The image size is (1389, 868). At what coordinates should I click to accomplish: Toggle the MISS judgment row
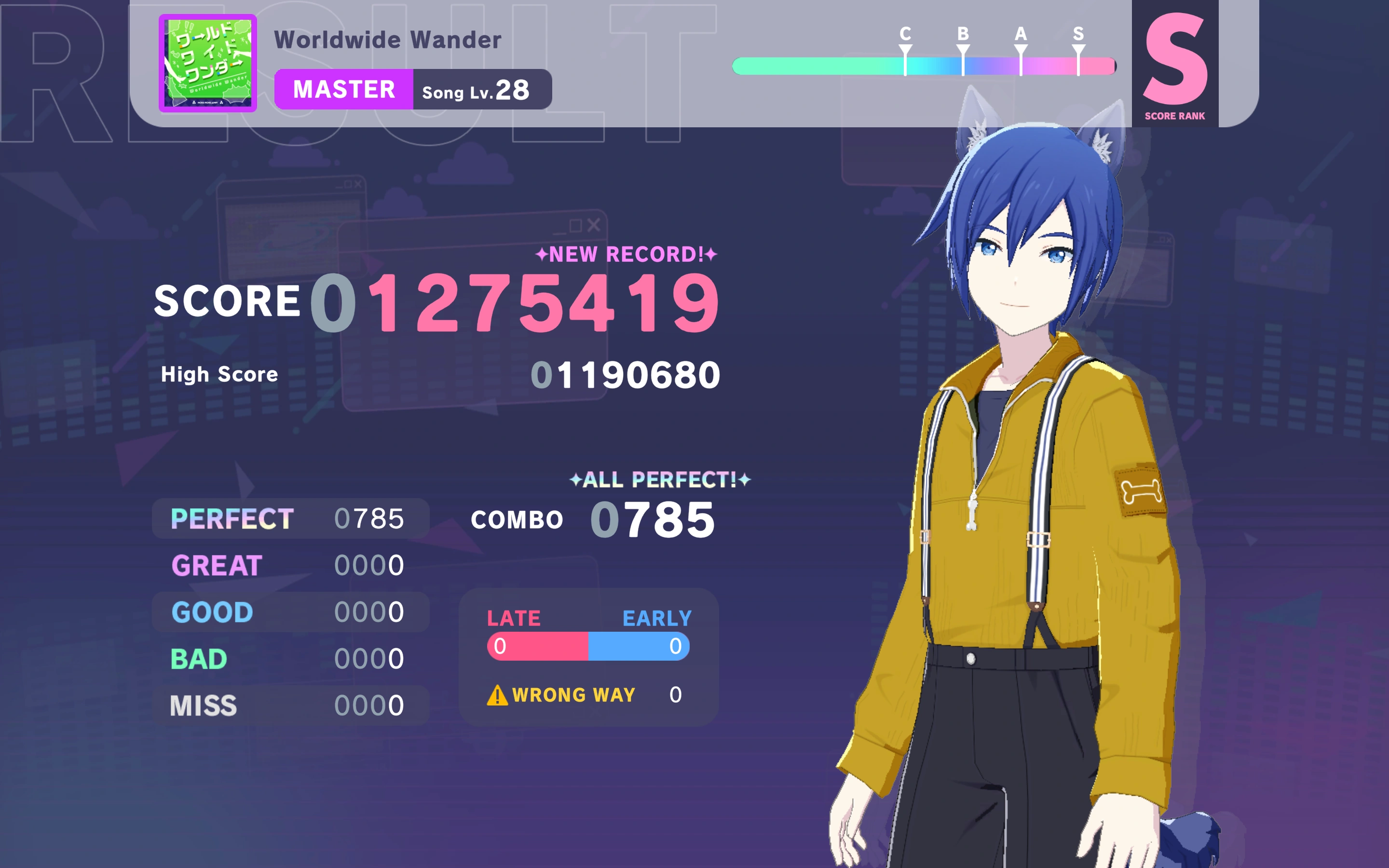281,704
